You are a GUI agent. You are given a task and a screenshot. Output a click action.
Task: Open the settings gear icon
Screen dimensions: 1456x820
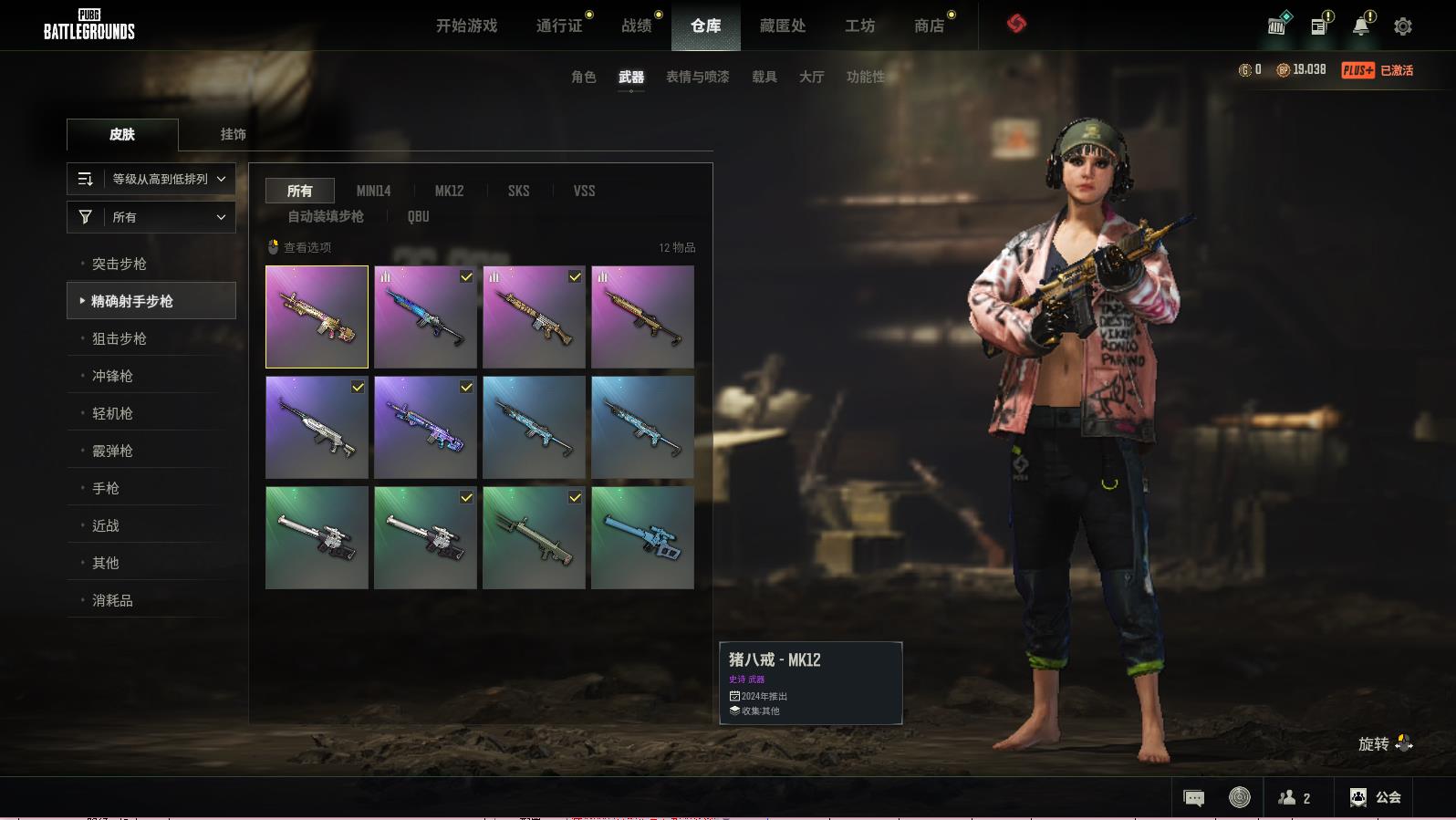pos(1402,26)
